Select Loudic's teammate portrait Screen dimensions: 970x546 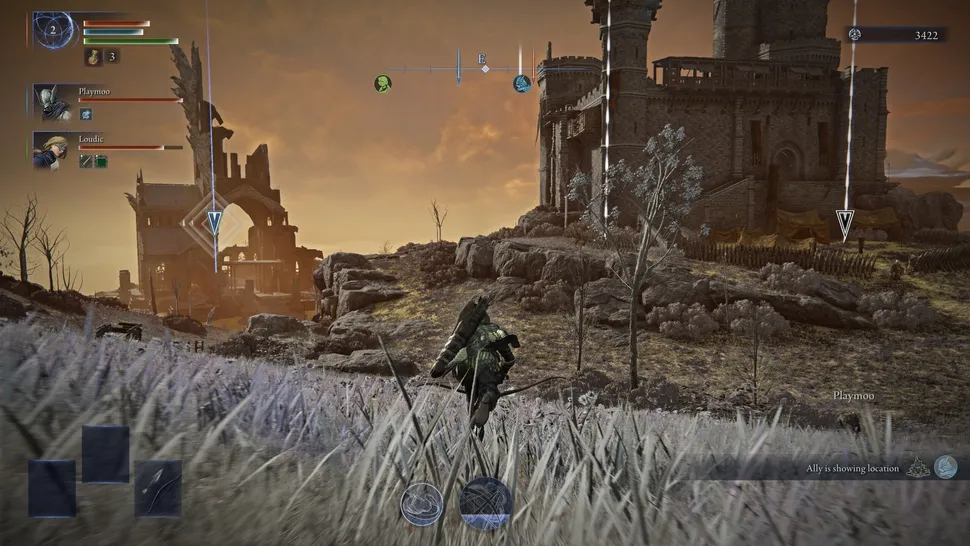click(x=50, y=149)
